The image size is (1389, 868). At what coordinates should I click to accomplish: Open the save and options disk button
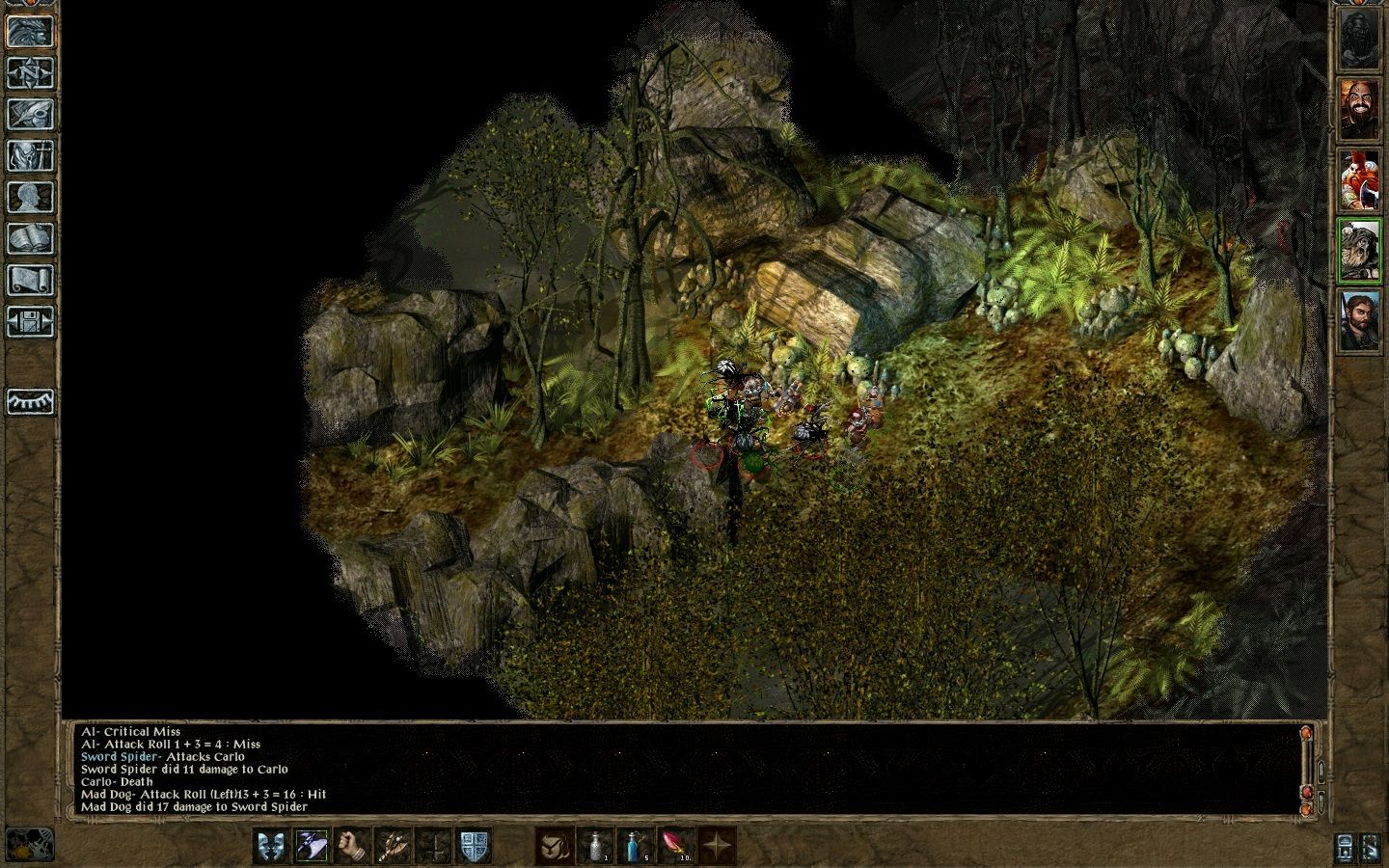click(x=30, y=321)
